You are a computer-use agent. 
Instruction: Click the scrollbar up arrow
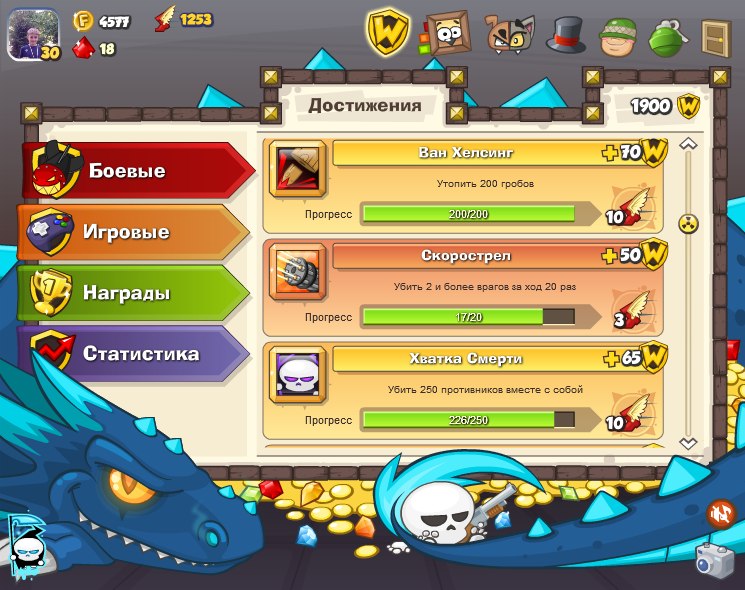(x=688, y=145)
